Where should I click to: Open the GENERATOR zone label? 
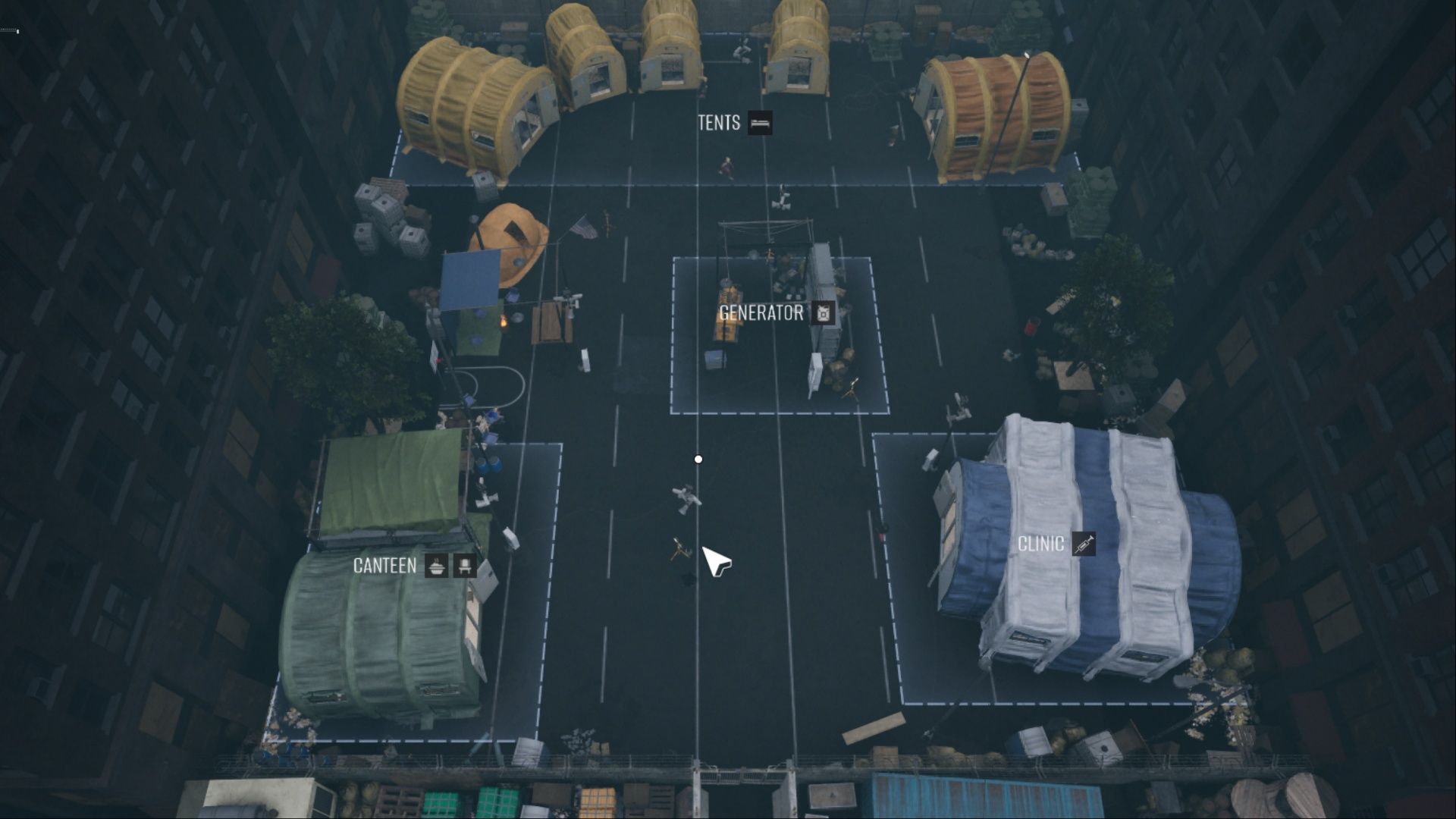pyautogui.click(x=761, y=312)
